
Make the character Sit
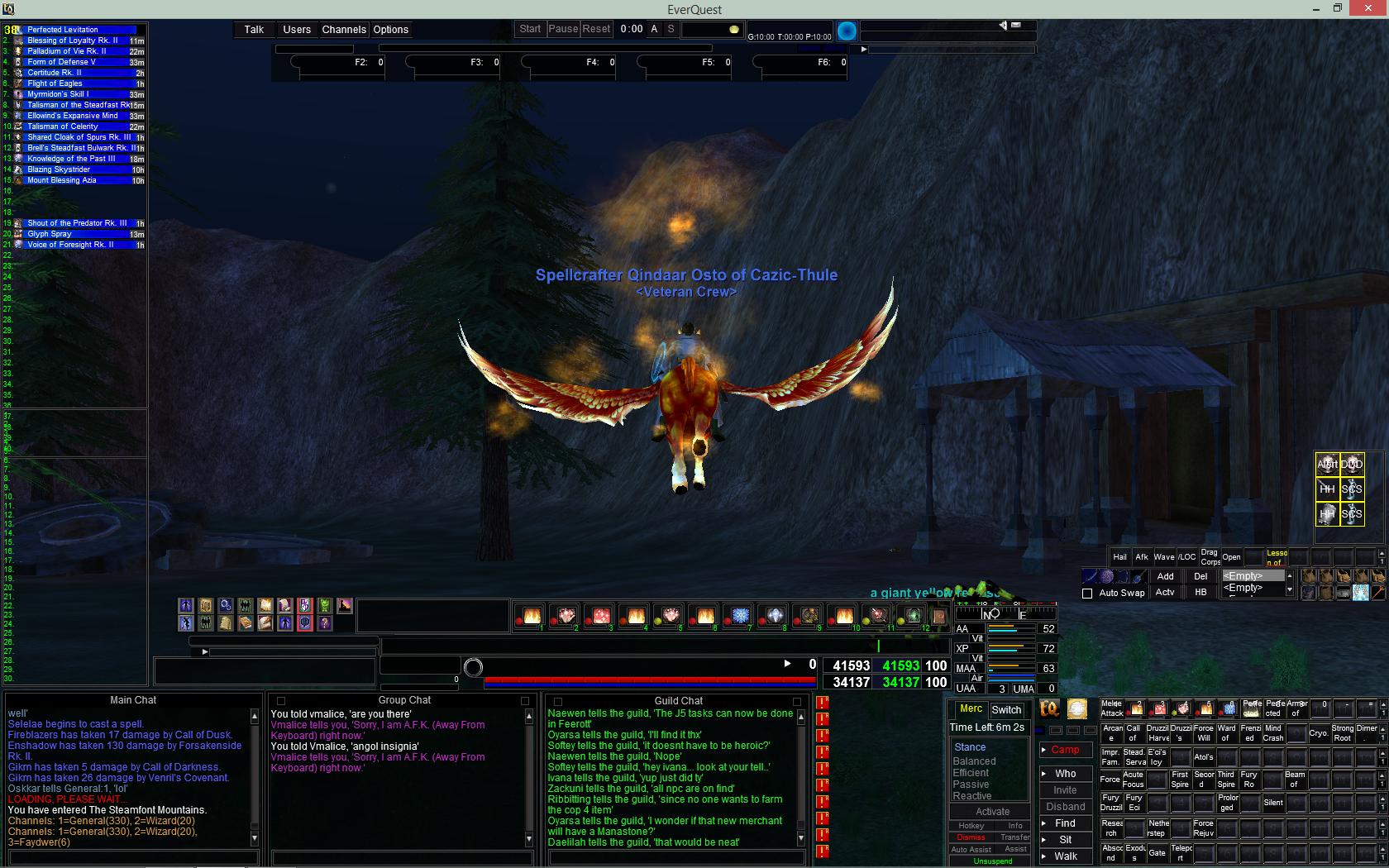click(x=1065, y=839)
